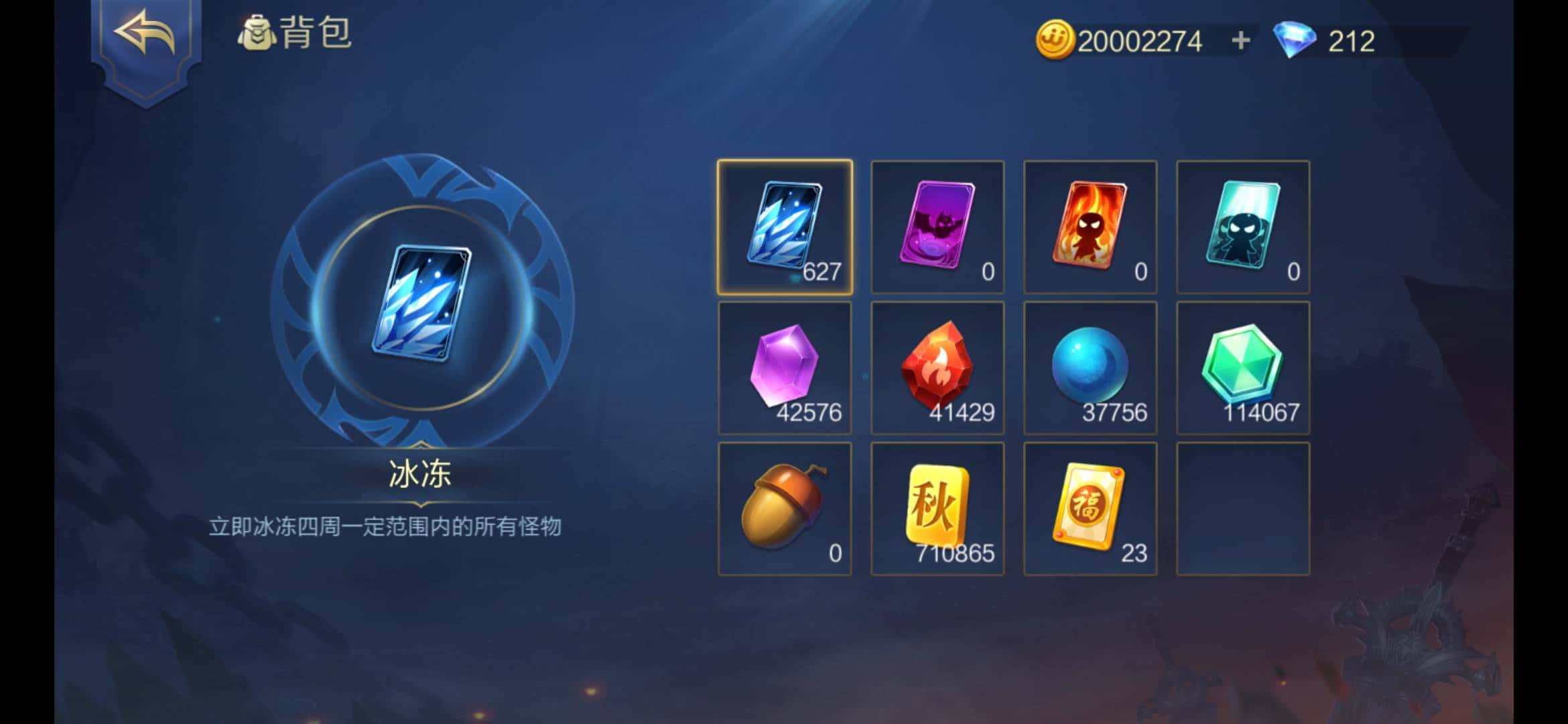Select the blue orb with 37756 count
Viewport: 1568px width, 724px height.
1090,369
